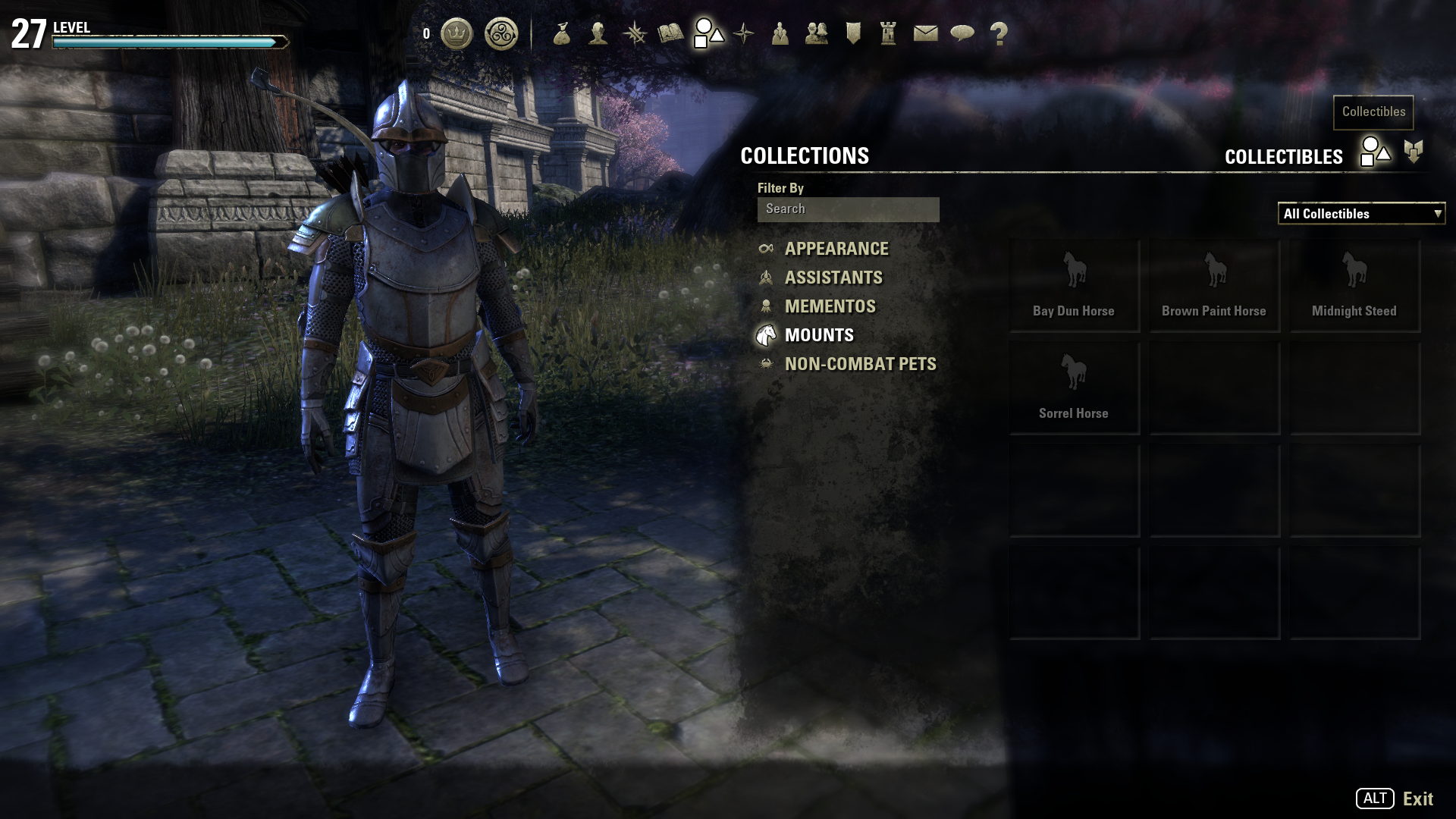This screenshot has height=819, width=1456.
Task: Open the journal book icon
Action: pos(670,34)
